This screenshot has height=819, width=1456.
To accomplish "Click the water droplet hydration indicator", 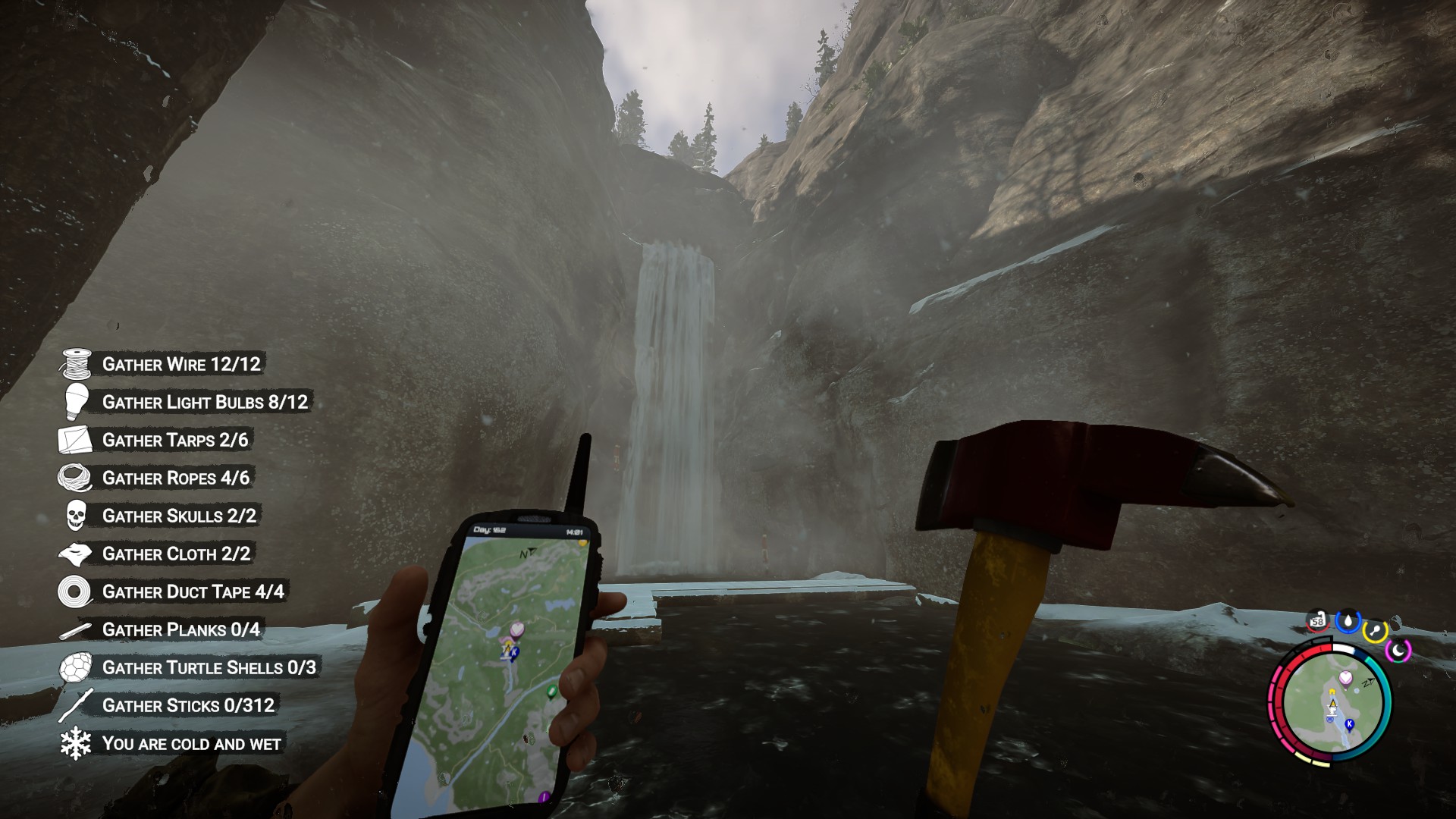I will pyautogui.click(x=1348, y=622).
